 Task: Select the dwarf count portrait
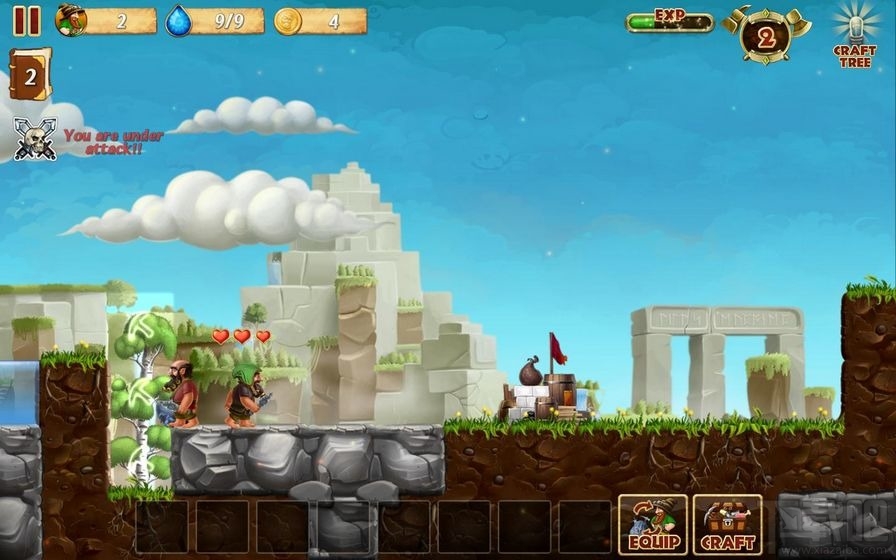tap(71, 20)
